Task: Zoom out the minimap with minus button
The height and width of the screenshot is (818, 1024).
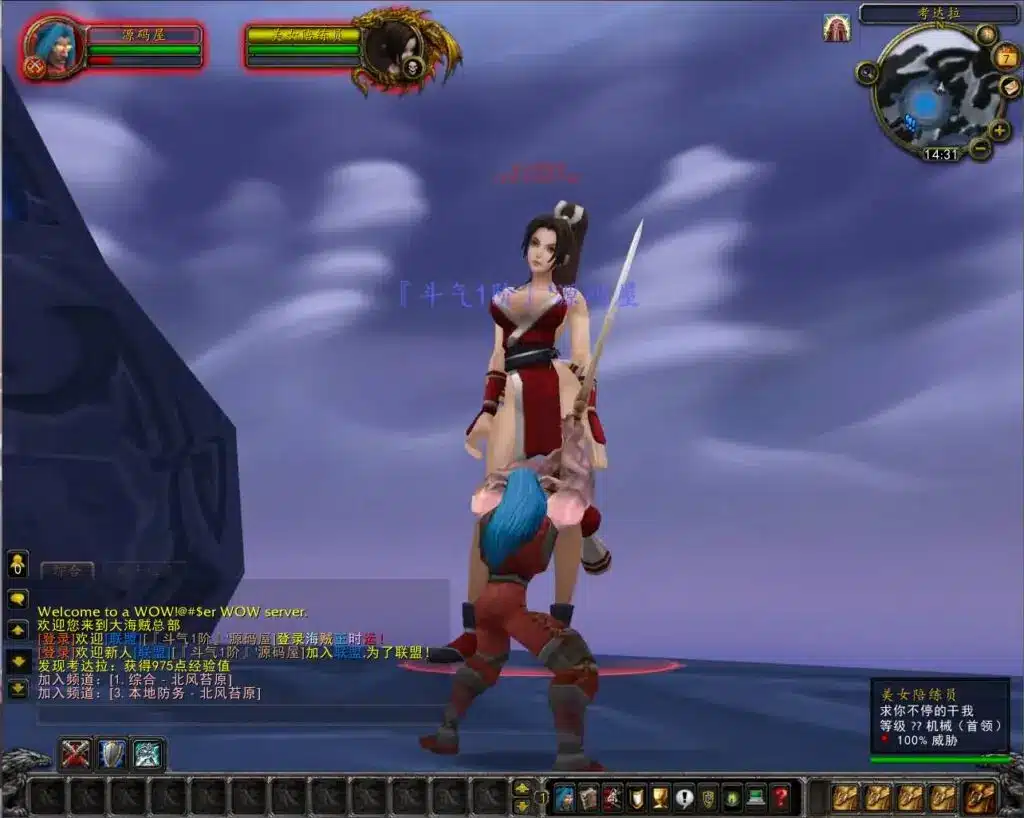Action: (980, 150)
